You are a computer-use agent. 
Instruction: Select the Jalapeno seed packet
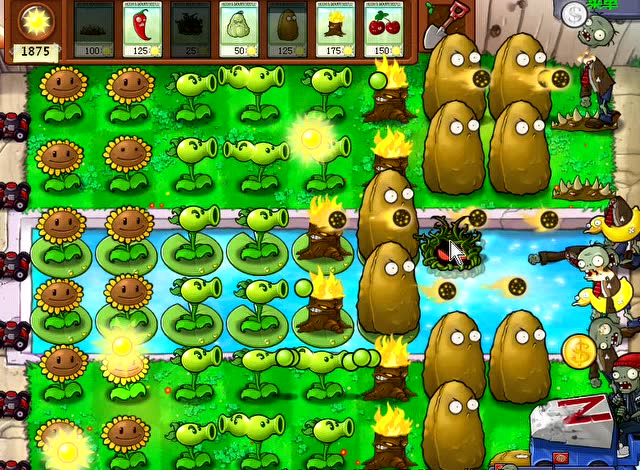tap(142, 29)
